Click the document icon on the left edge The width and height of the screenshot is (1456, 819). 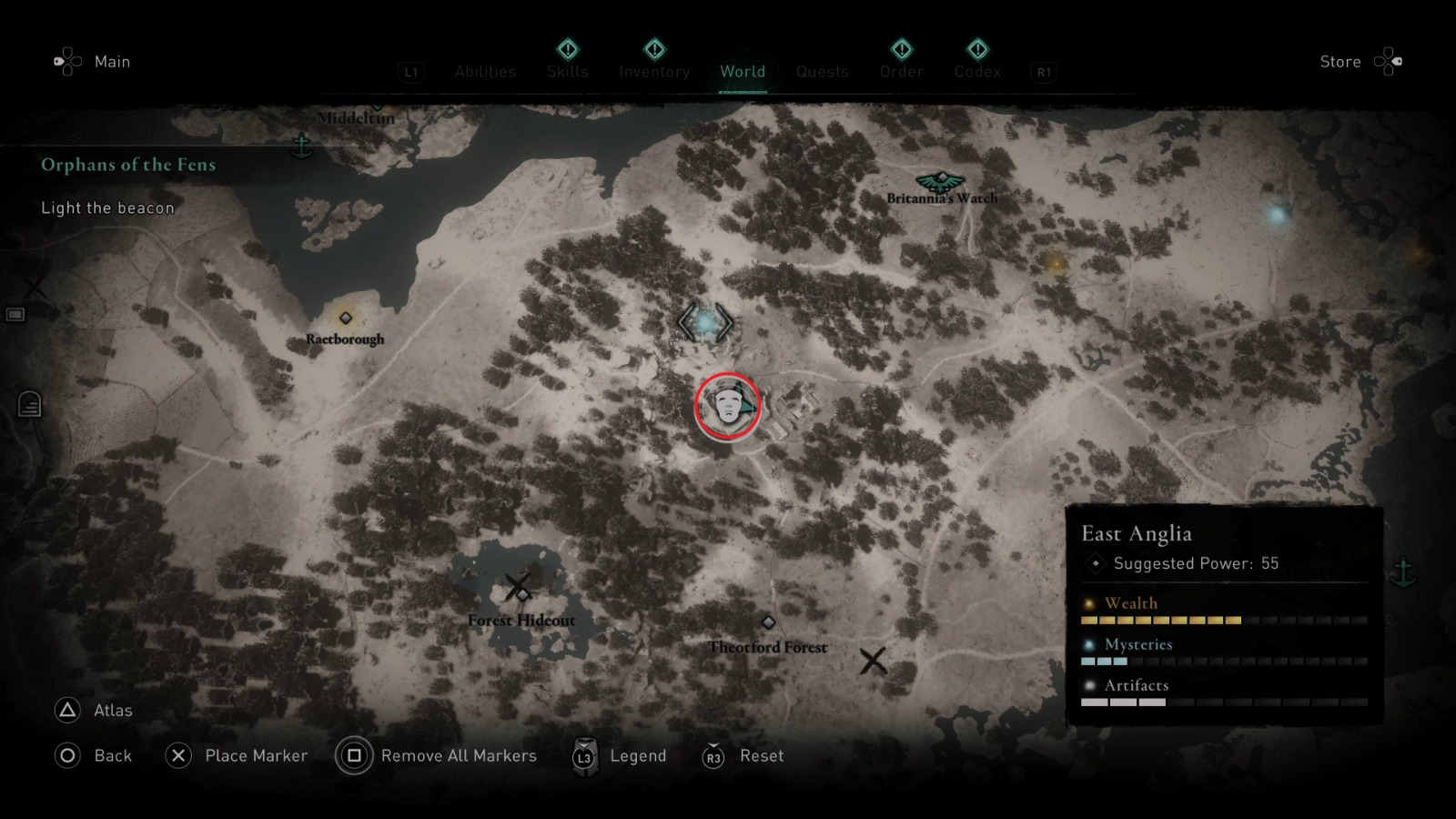coord(29,403)
